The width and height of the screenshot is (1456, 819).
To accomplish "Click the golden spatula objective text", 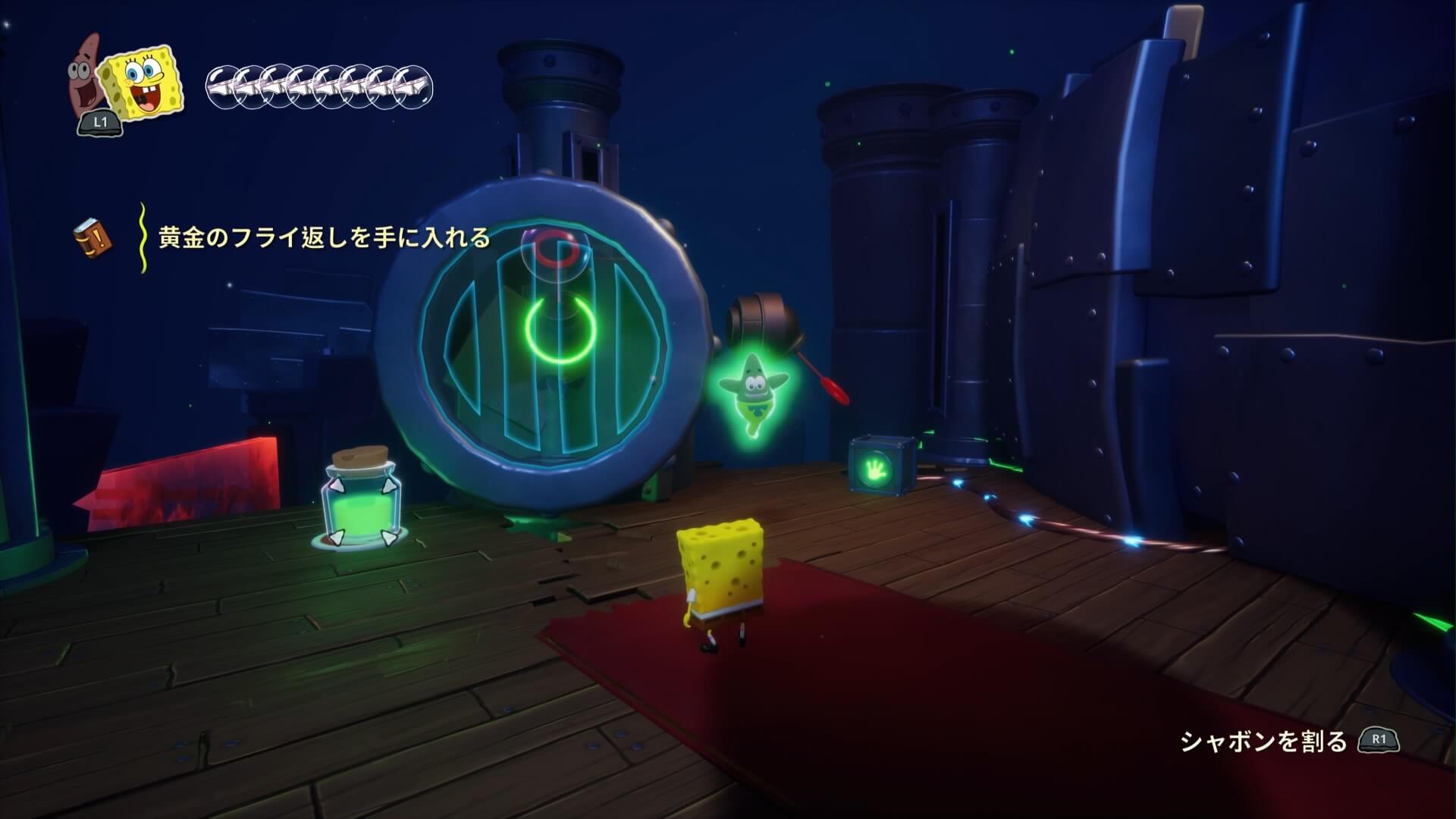I will (x=324, y=238).
